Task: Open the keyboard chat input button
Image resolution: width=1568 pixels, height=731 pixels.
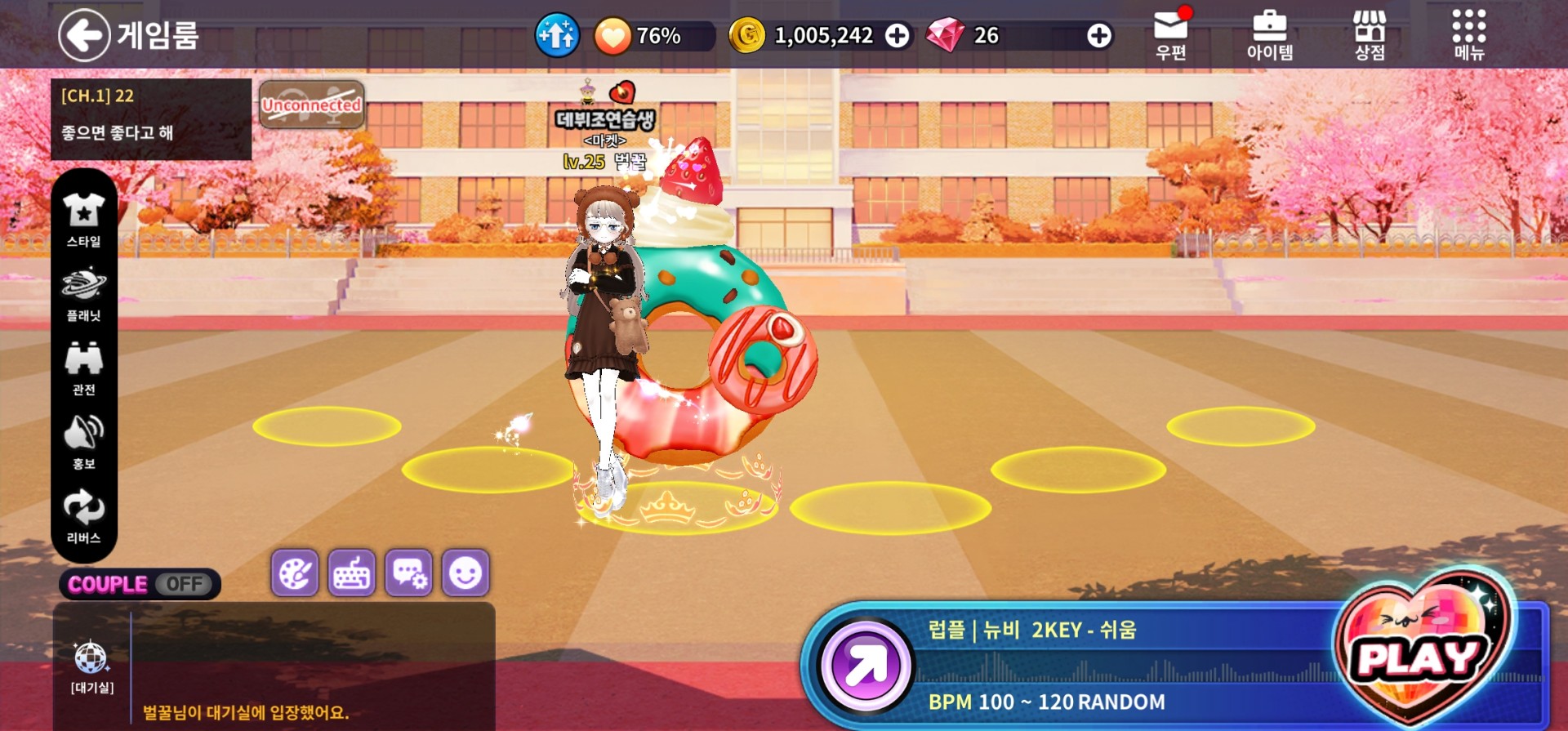Action: 352,573
